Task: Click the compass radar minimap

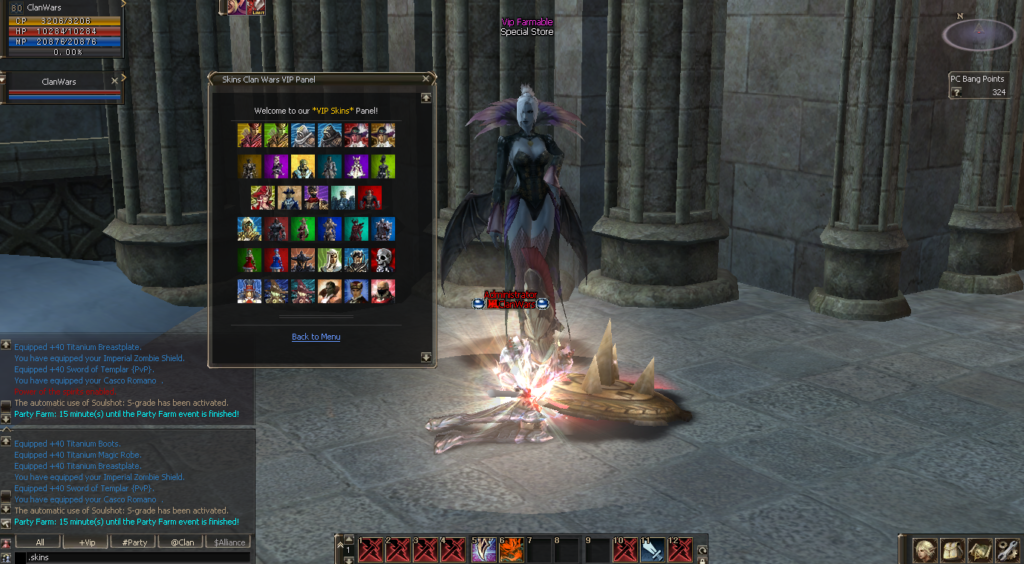Action: point(979,36)
